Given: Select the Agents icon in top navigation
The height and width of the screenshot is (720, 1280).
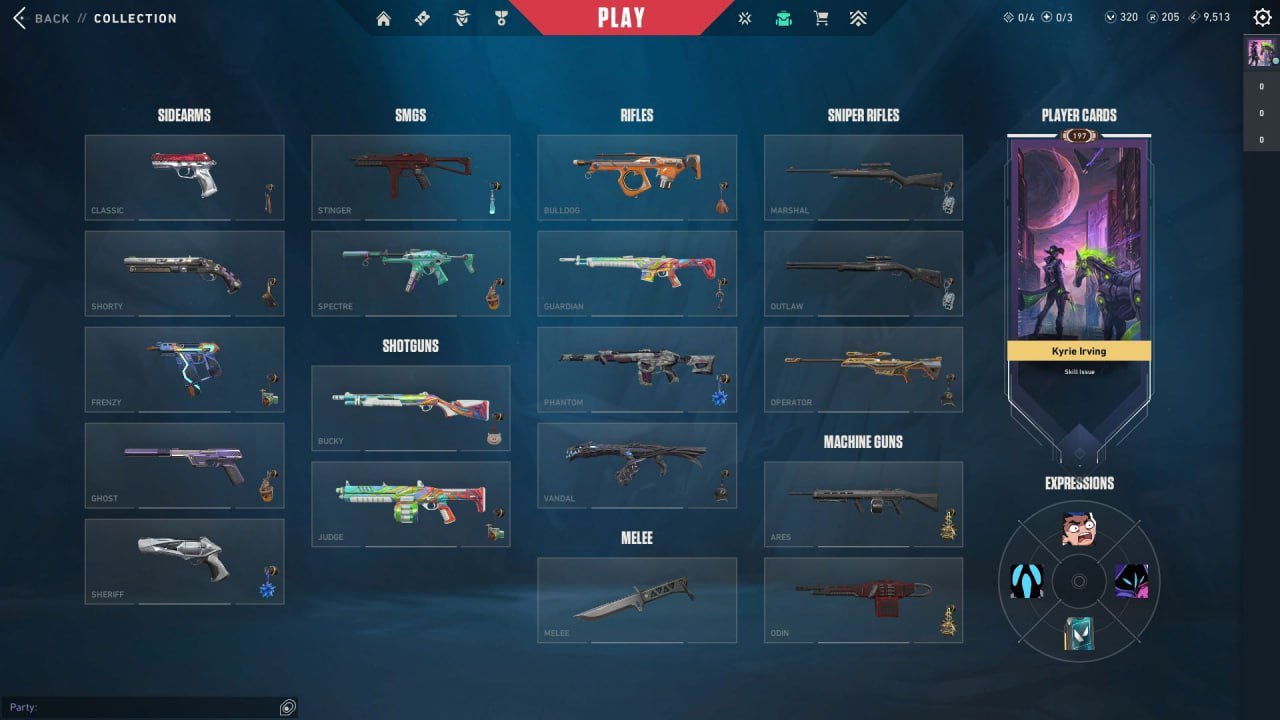Looking at the screenshot, I should [461, 18].
